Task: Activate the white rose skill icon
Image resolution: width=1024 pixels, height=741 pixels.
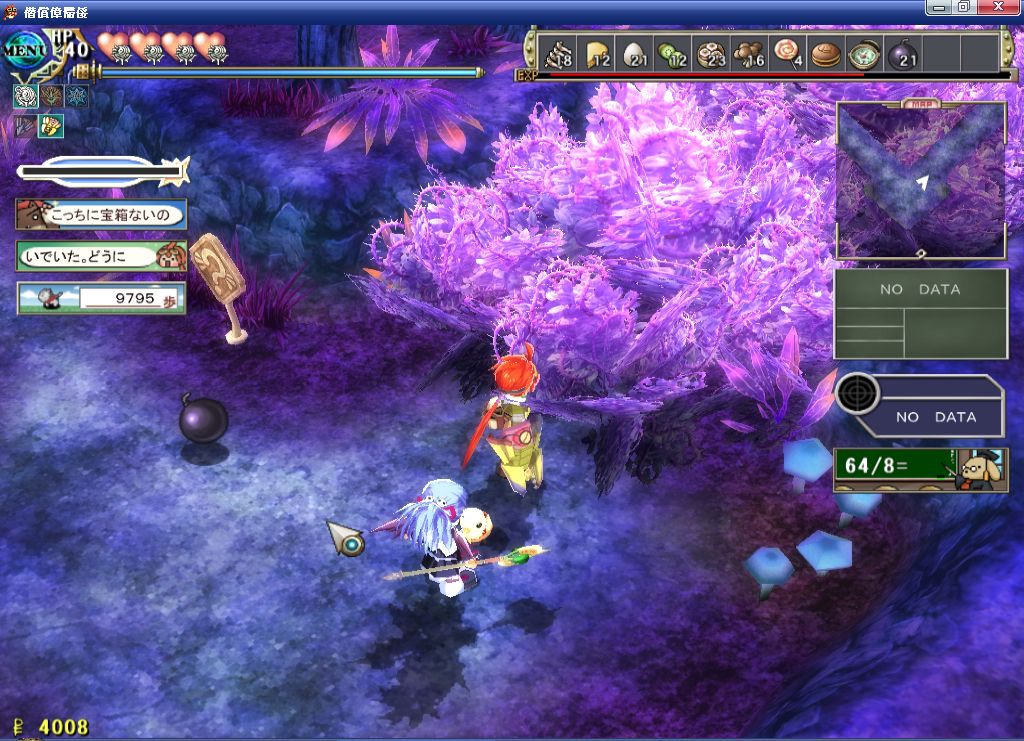Action: (26, 96)
